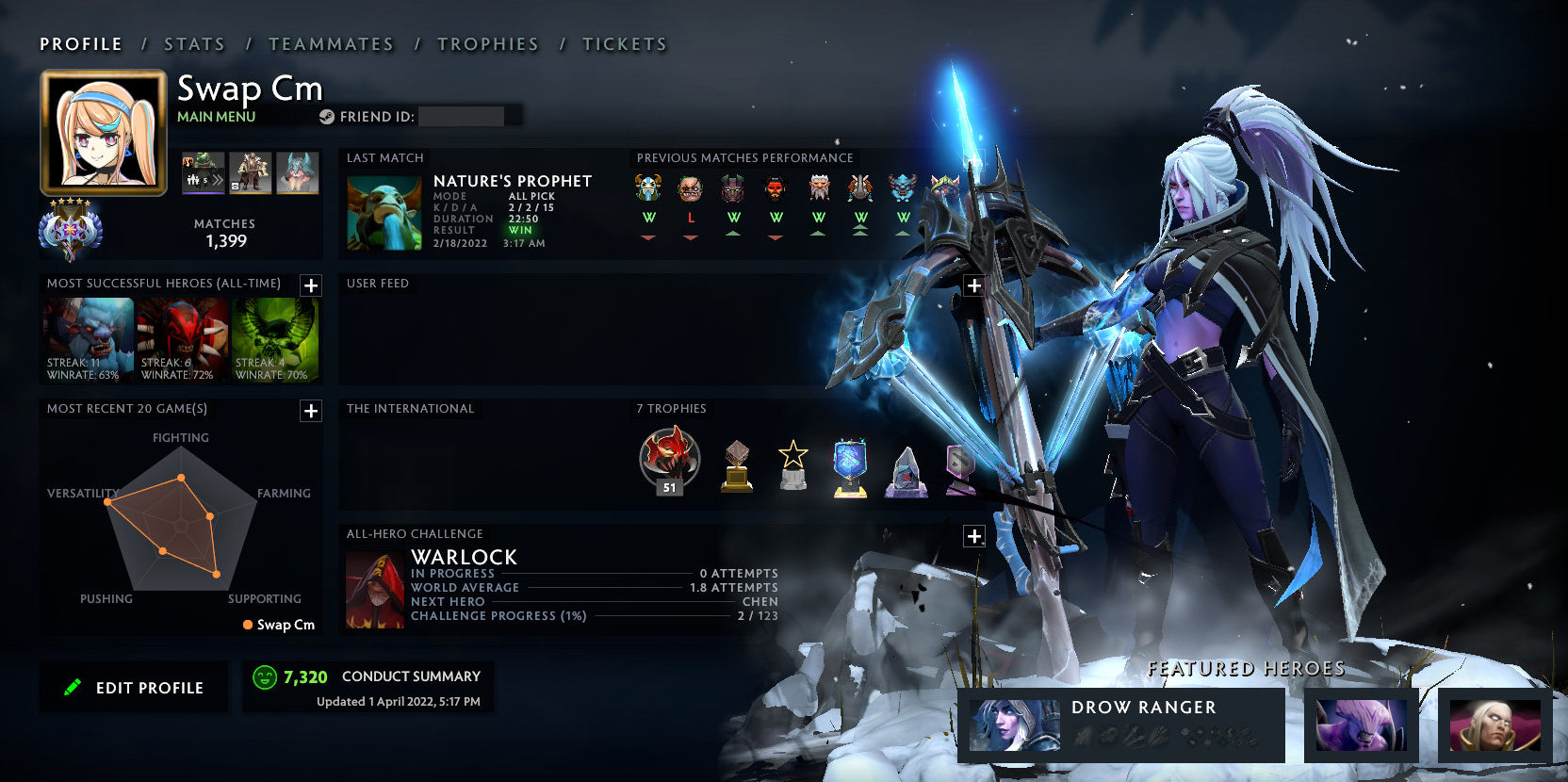Click the Steam icon beside Friend ID
The width and height of the screenshot is (1568, 782).
(328, 117)
